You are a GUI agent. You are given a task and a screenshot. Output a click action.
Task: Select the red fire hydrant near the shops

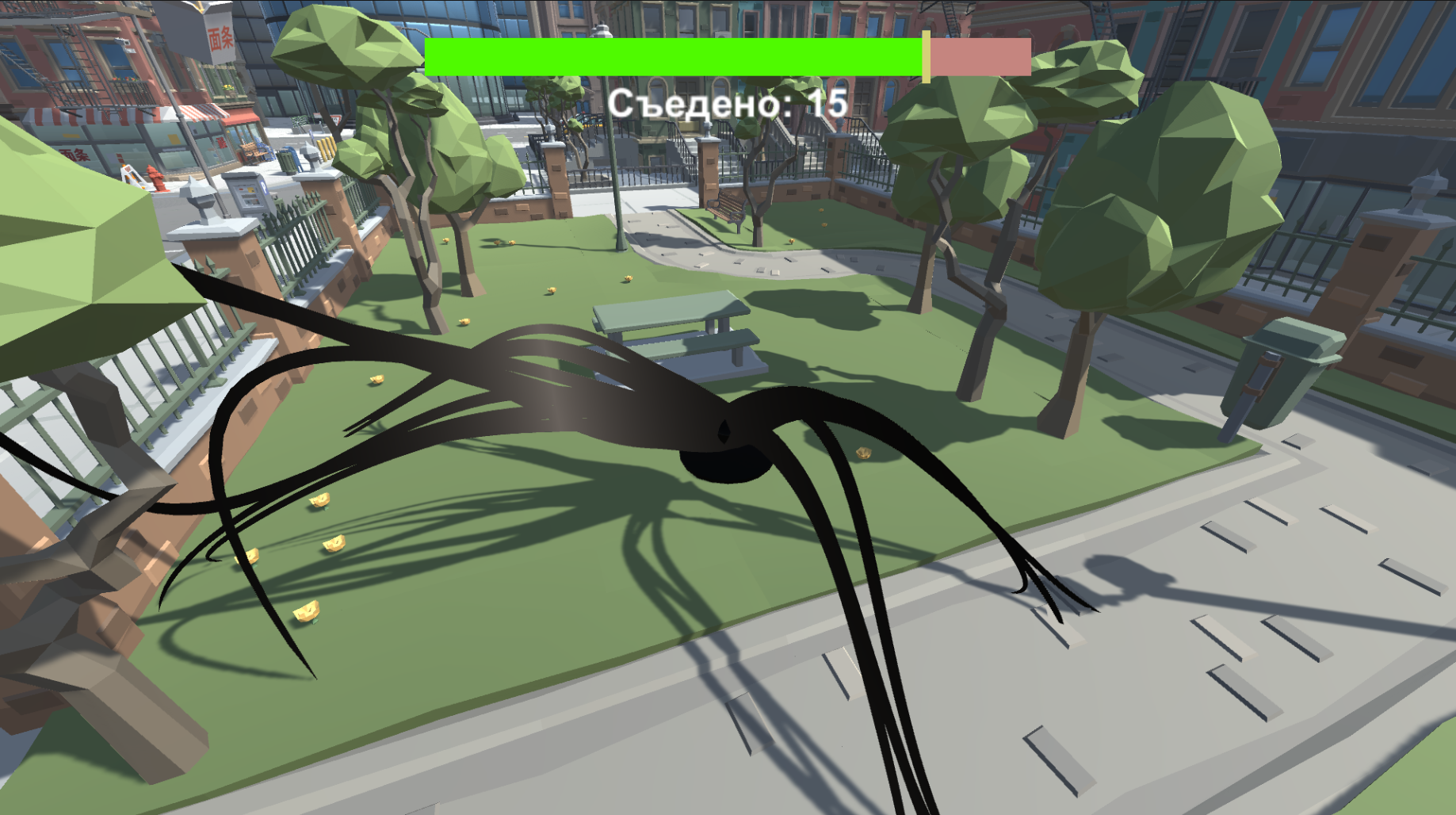pos(156,178)
